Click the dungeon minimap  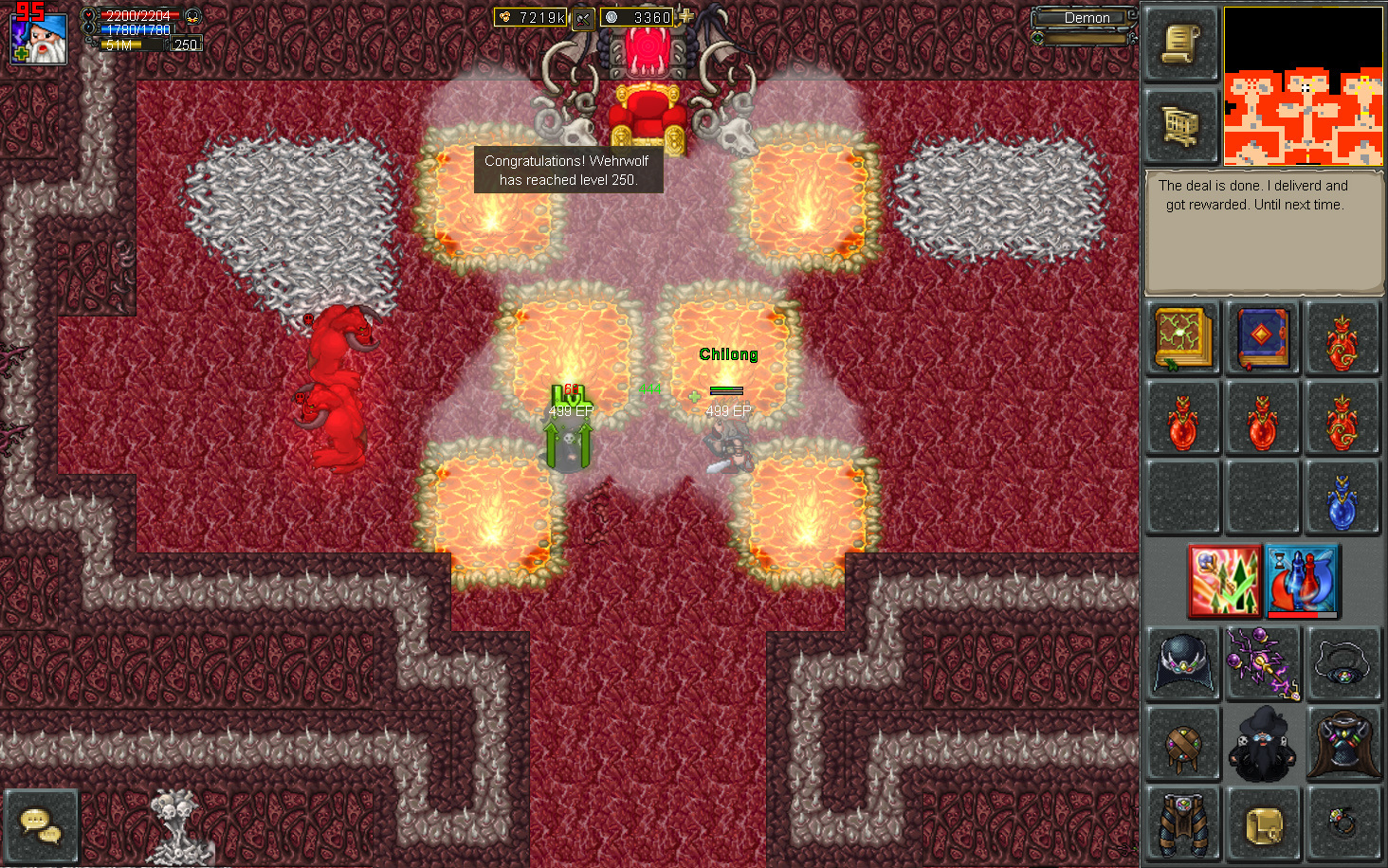click(x=1303, y=86)
